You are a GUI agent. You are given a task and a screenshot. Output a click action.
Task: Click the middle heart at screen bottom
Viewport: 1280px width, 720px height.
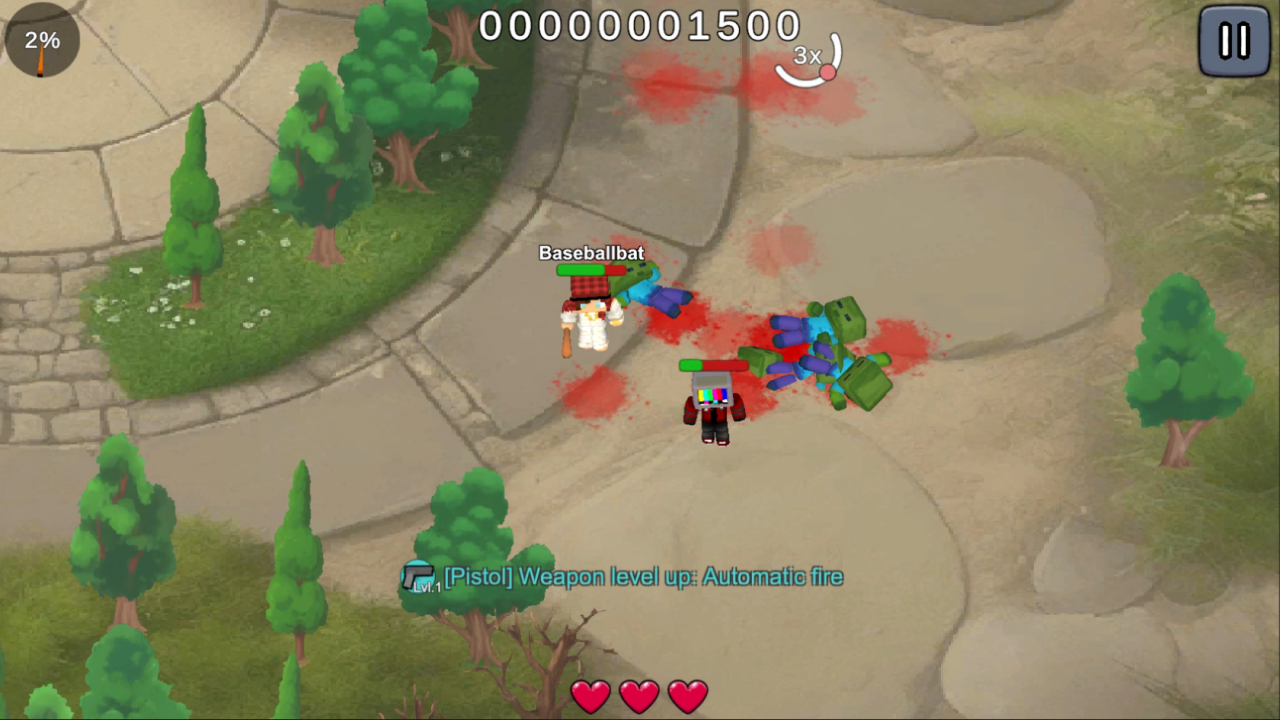tap(639, 695)
